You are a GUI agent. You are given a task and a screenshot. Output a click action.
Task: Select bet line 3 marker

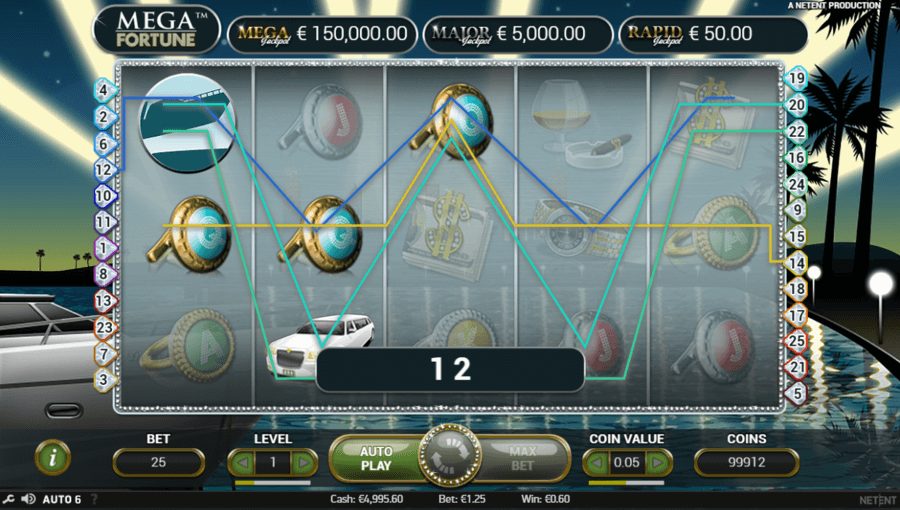101,380
